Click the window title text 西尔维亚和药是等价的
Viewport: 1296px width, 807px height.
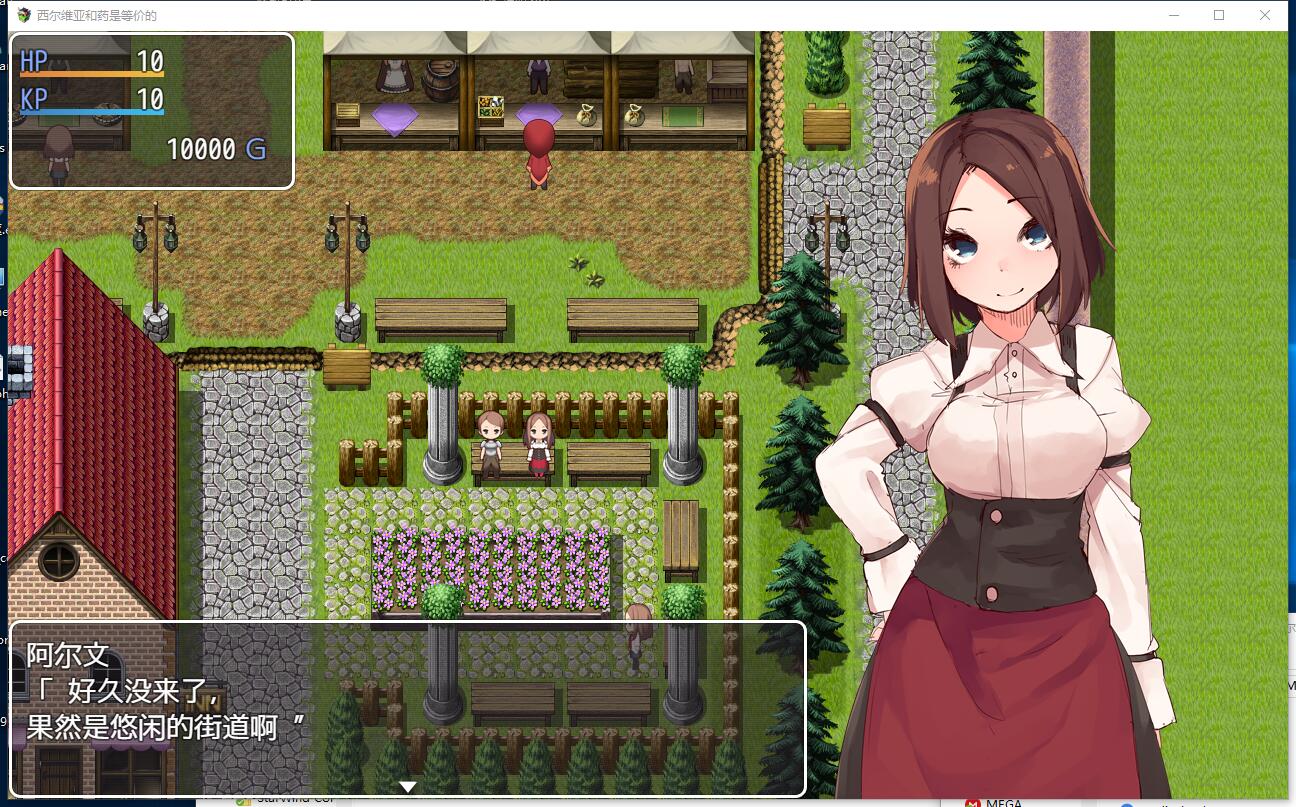[x=95, y=15]
